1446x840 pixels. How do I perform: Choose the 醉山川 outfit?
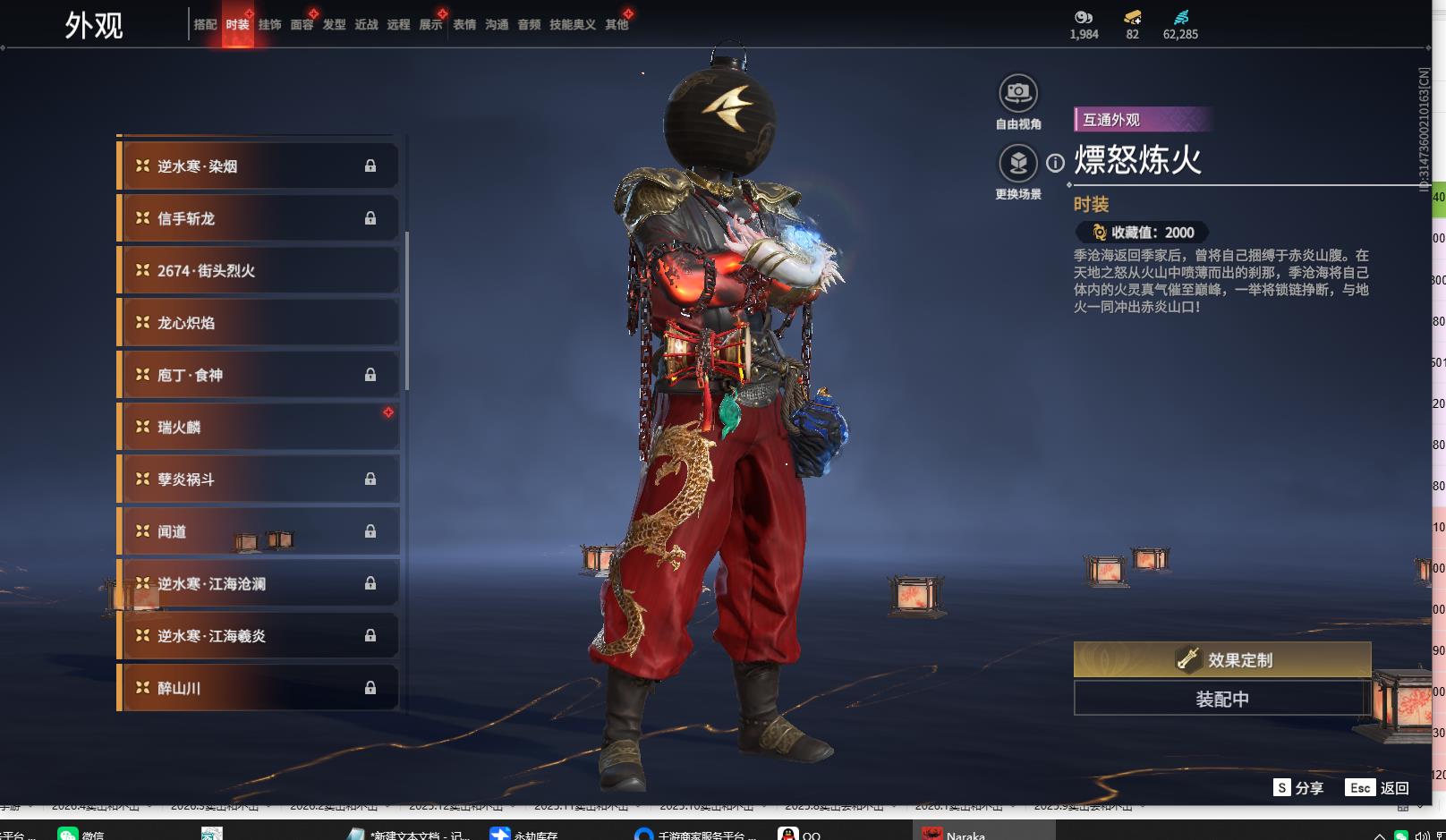click(258, 688)
